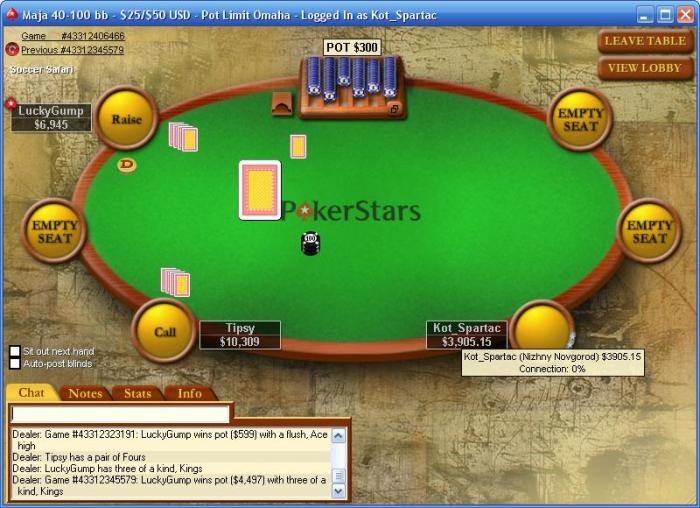Select the Tipsy player name plate

tap(240, 334)
